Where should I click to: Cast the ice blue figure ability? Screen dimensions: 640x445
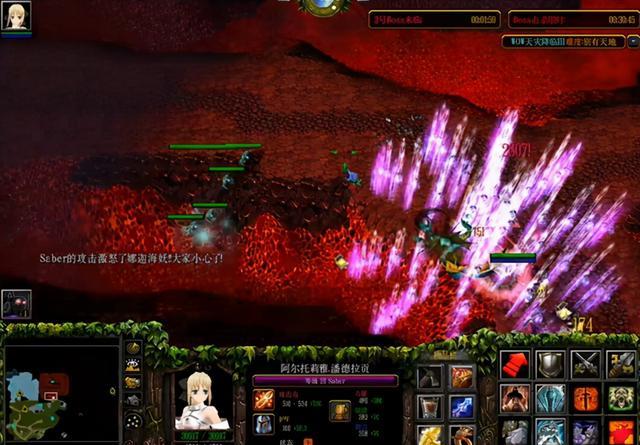pyautogui.click(x=551, y=399)
